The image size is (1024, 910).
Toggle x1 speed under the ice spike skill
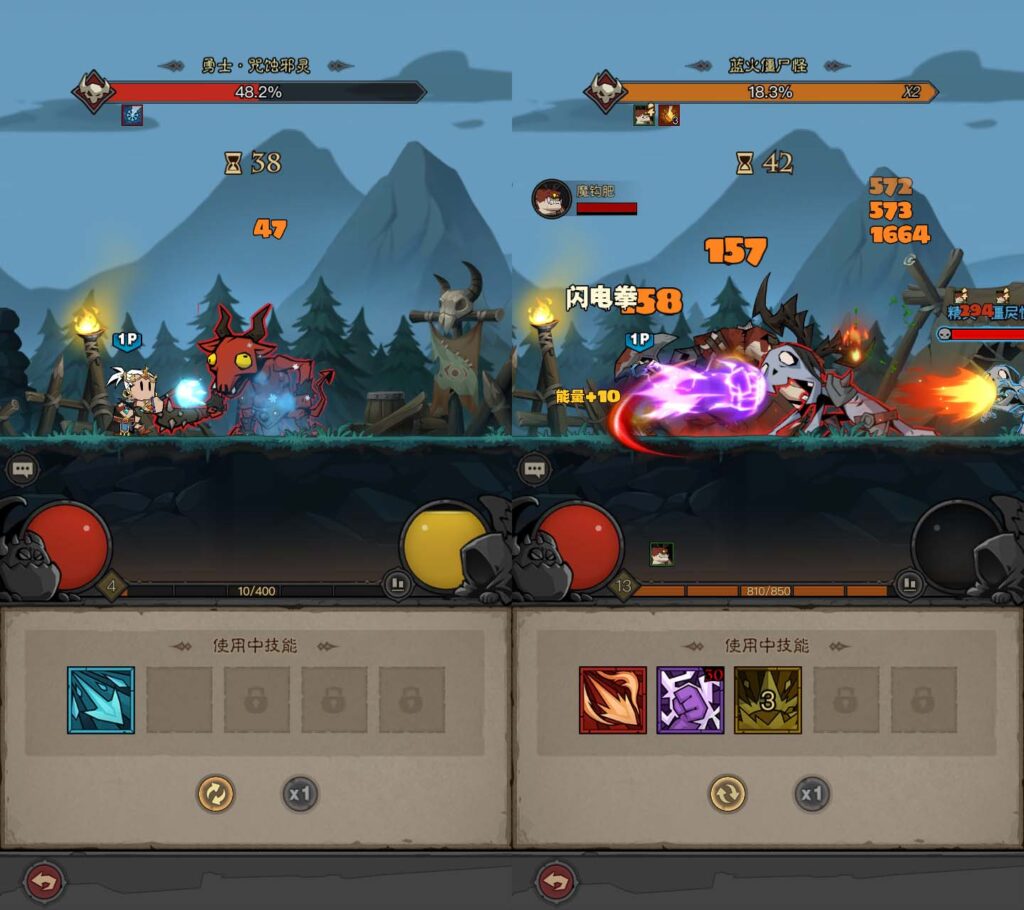click(x=300, y=795)
